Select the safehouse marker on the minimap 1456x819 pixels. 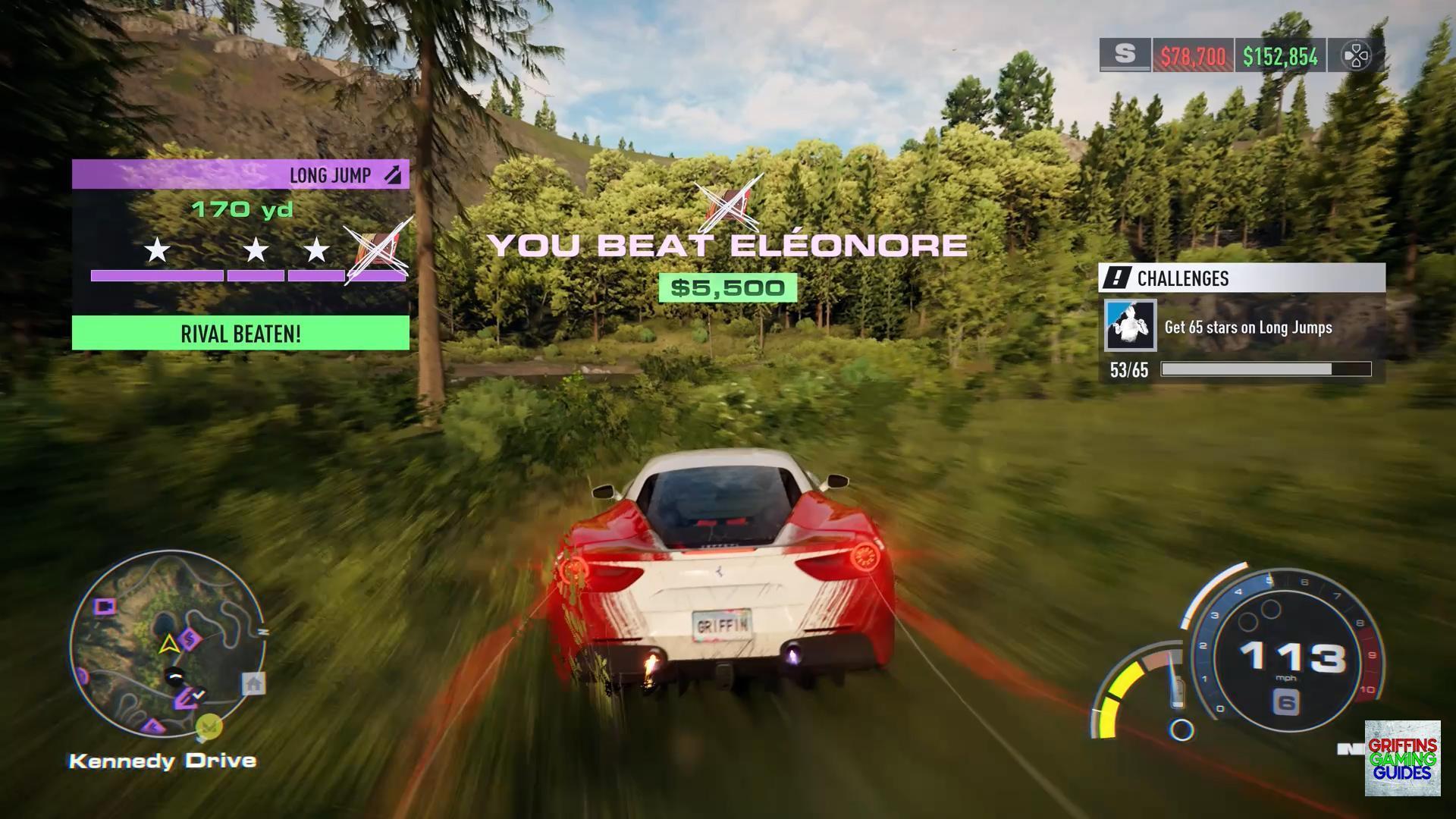click(x=253, y=684)
